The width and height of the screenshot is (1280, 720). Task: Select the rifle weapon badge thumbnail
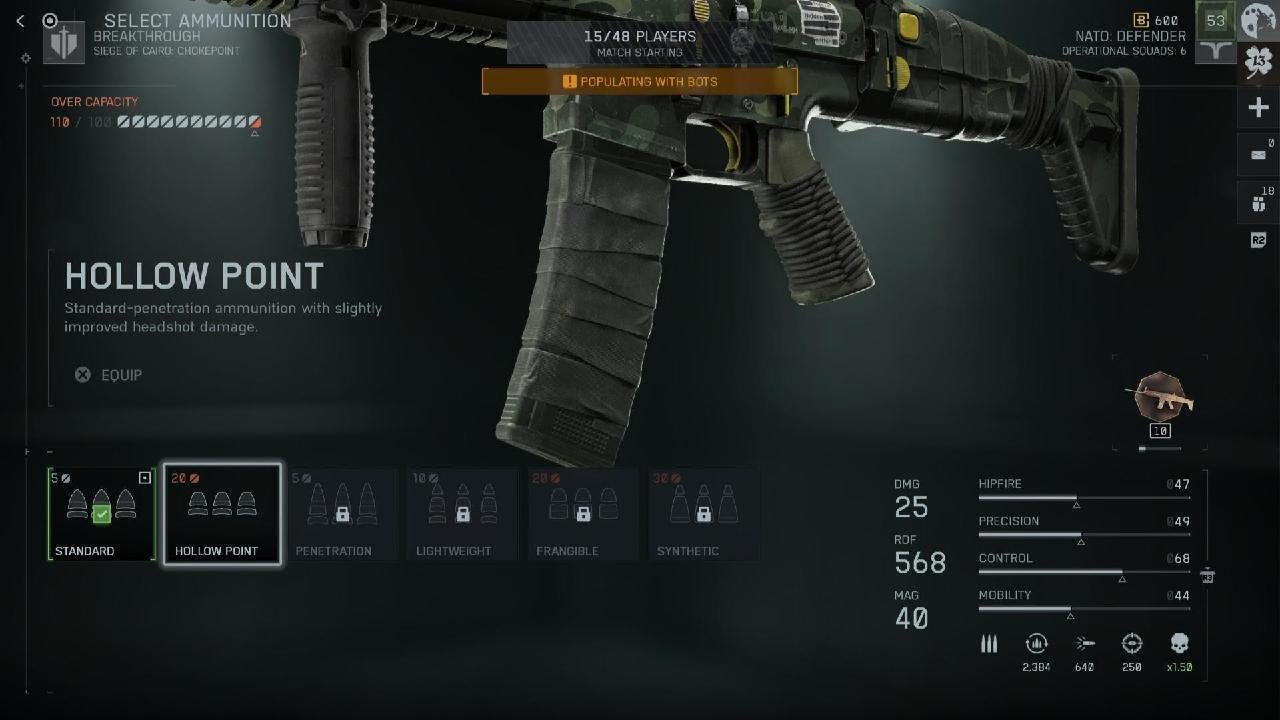tap(1160, 397)
